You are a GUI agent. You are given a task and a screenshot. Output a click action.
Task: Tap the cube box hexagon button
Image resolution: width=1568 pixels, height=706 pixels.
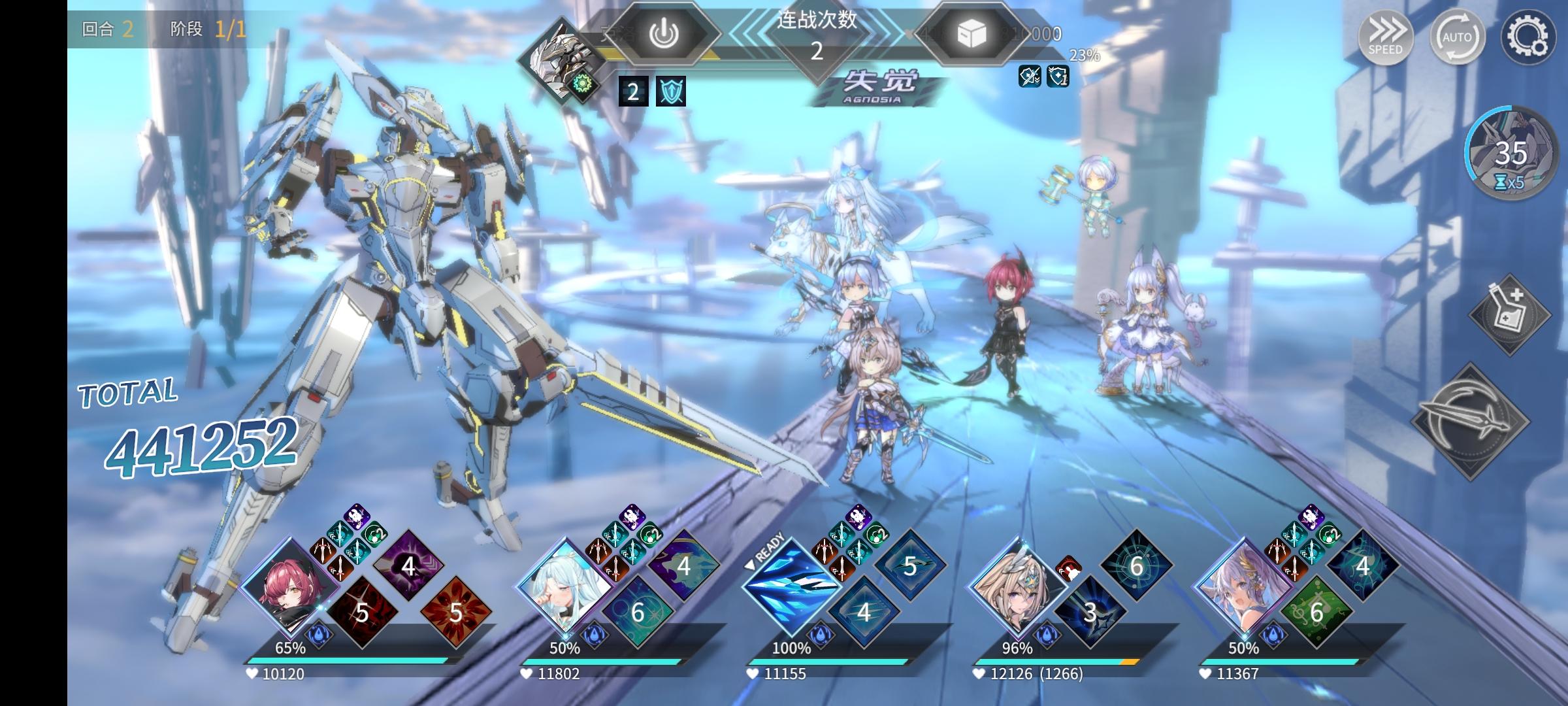(972, 34)
